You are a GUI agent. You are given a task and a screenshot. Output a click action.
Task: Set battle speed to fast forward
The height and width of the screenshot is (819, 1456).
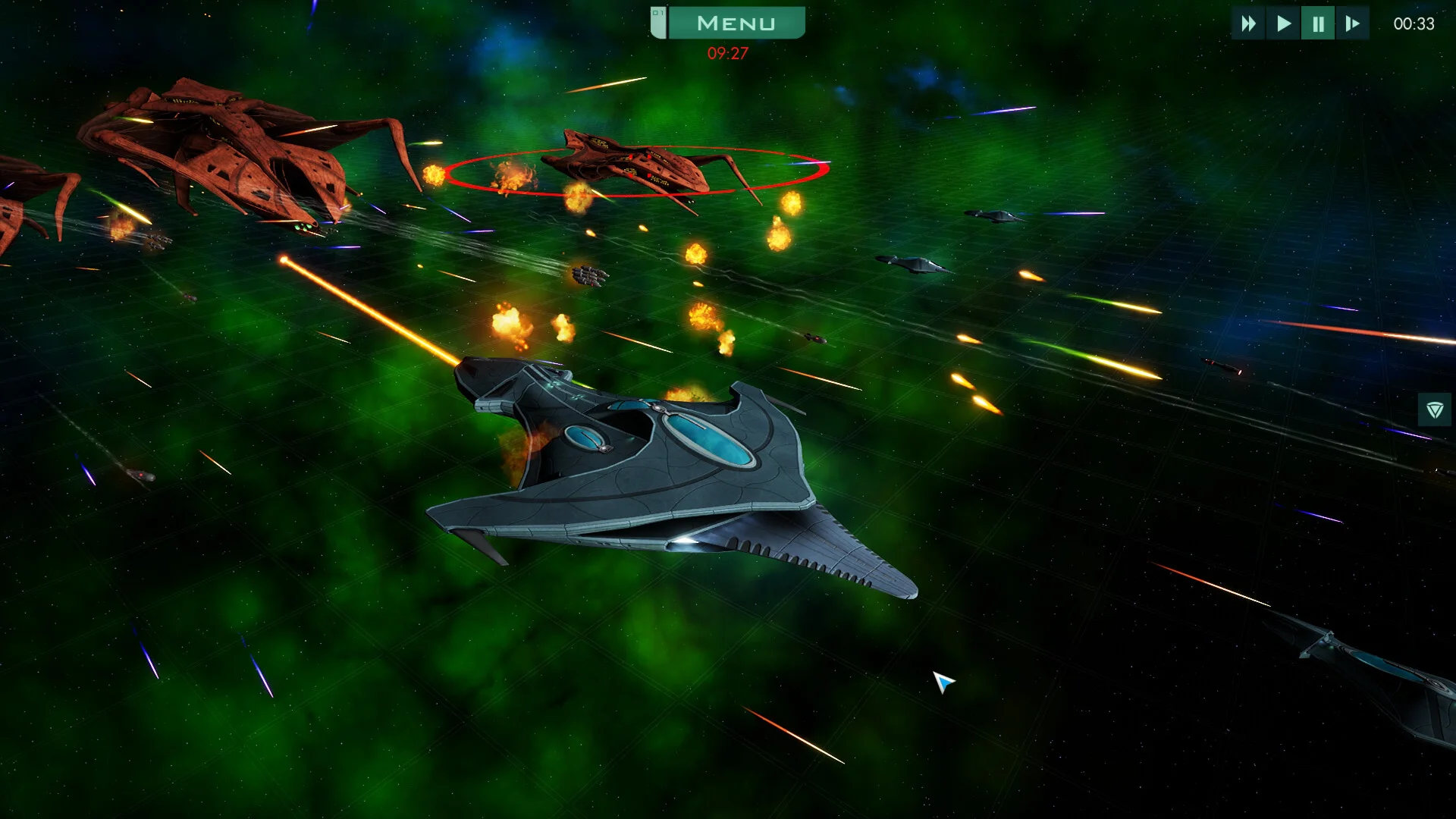[1248, 24]
